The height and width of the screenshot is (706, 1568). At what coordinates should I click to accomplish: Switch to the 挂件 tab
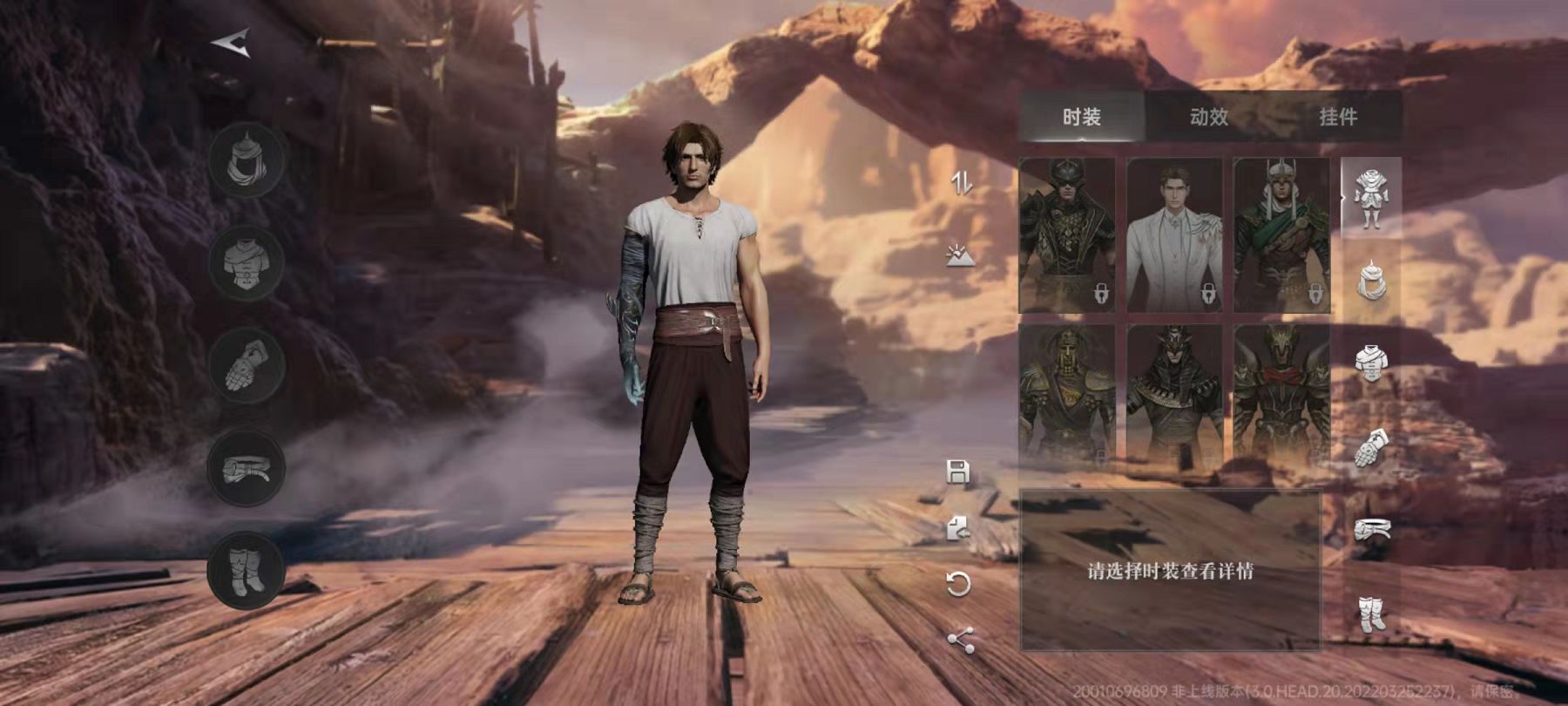pos(1337,117)
